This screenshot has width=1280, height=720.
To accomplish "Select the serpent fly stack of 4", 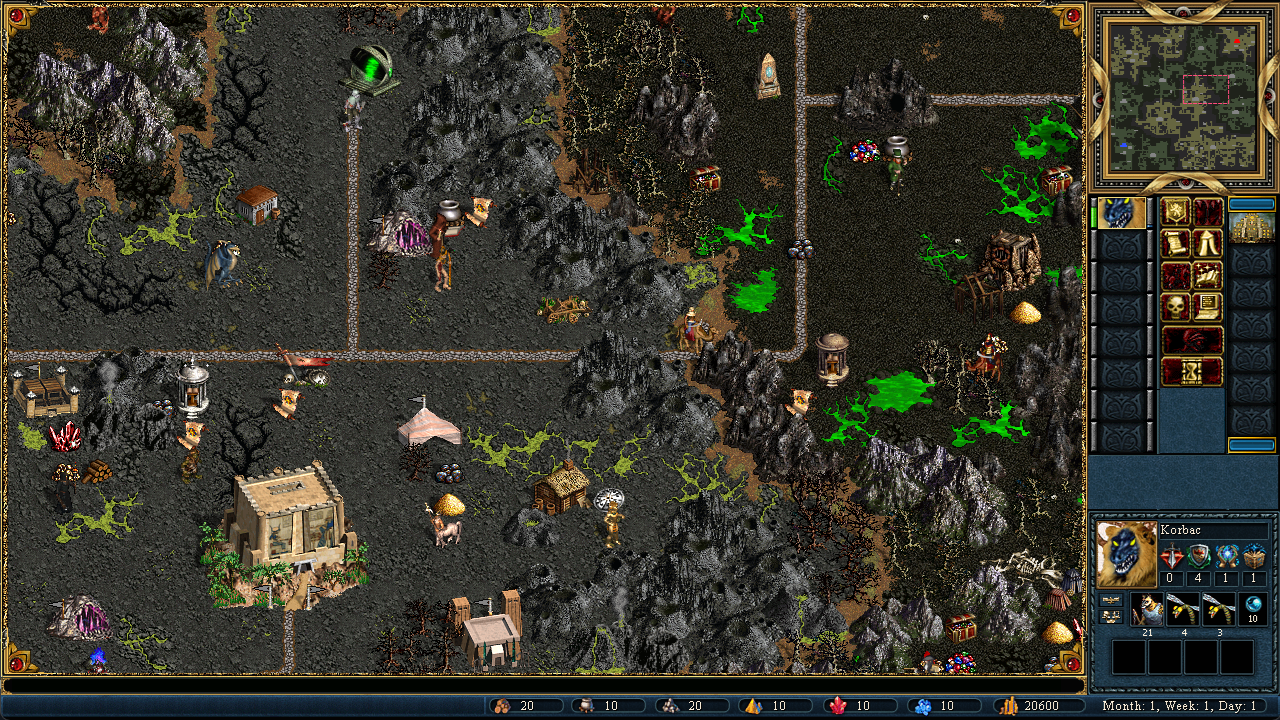I will click(1183, 610).
